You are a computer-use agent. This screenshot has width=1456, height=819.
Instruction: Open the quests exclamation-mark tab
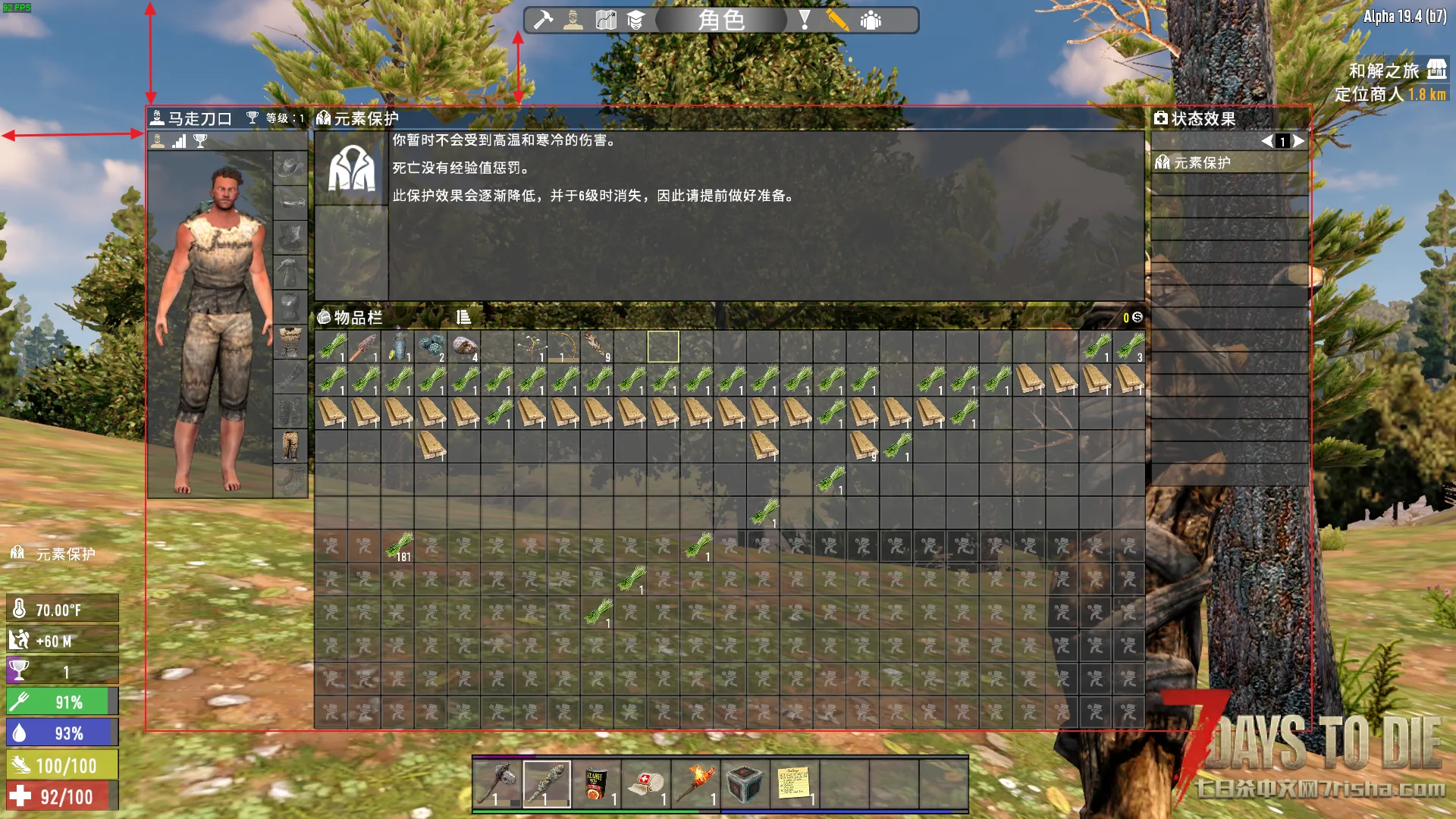click(x=805, y=20)
